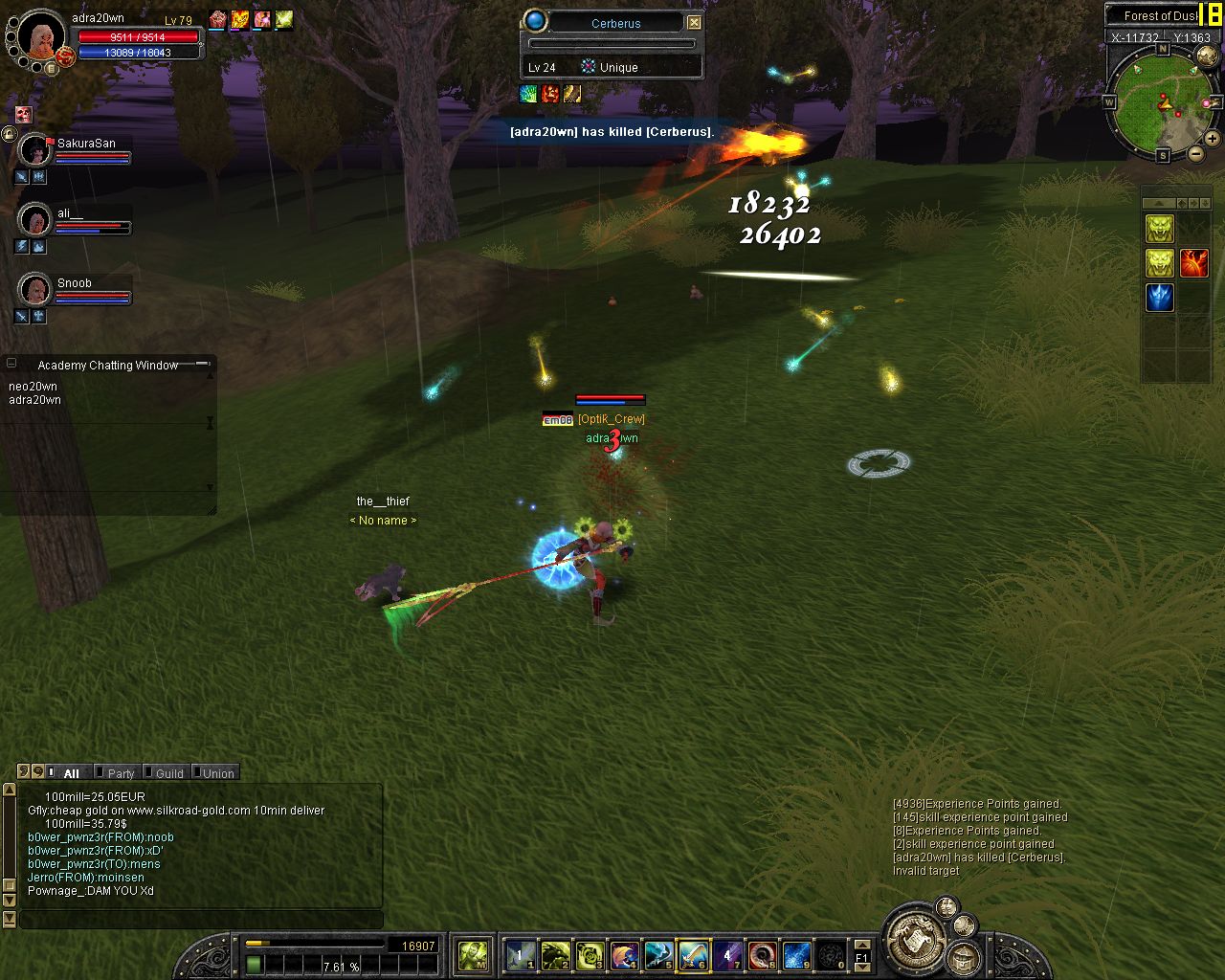Click the red skull icon under the portrait
Screen dimensions: 1225x980
pos(23,115)
